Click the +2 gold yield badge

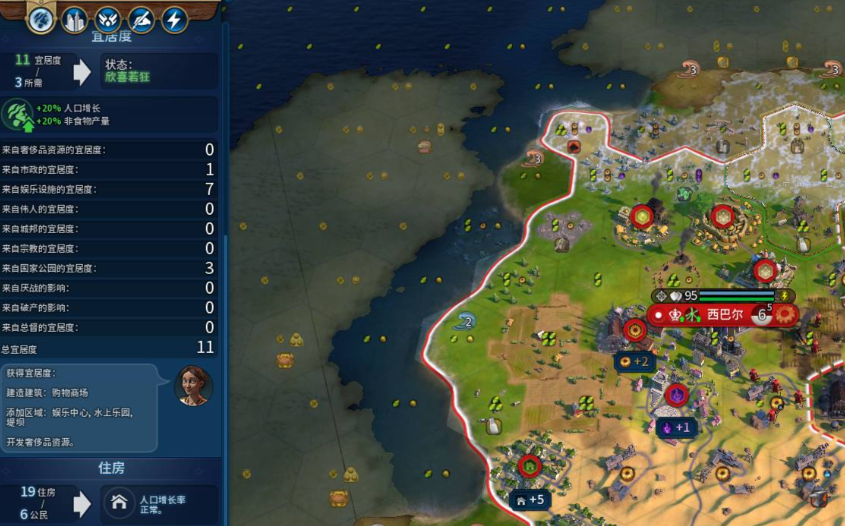pos(634,361)
